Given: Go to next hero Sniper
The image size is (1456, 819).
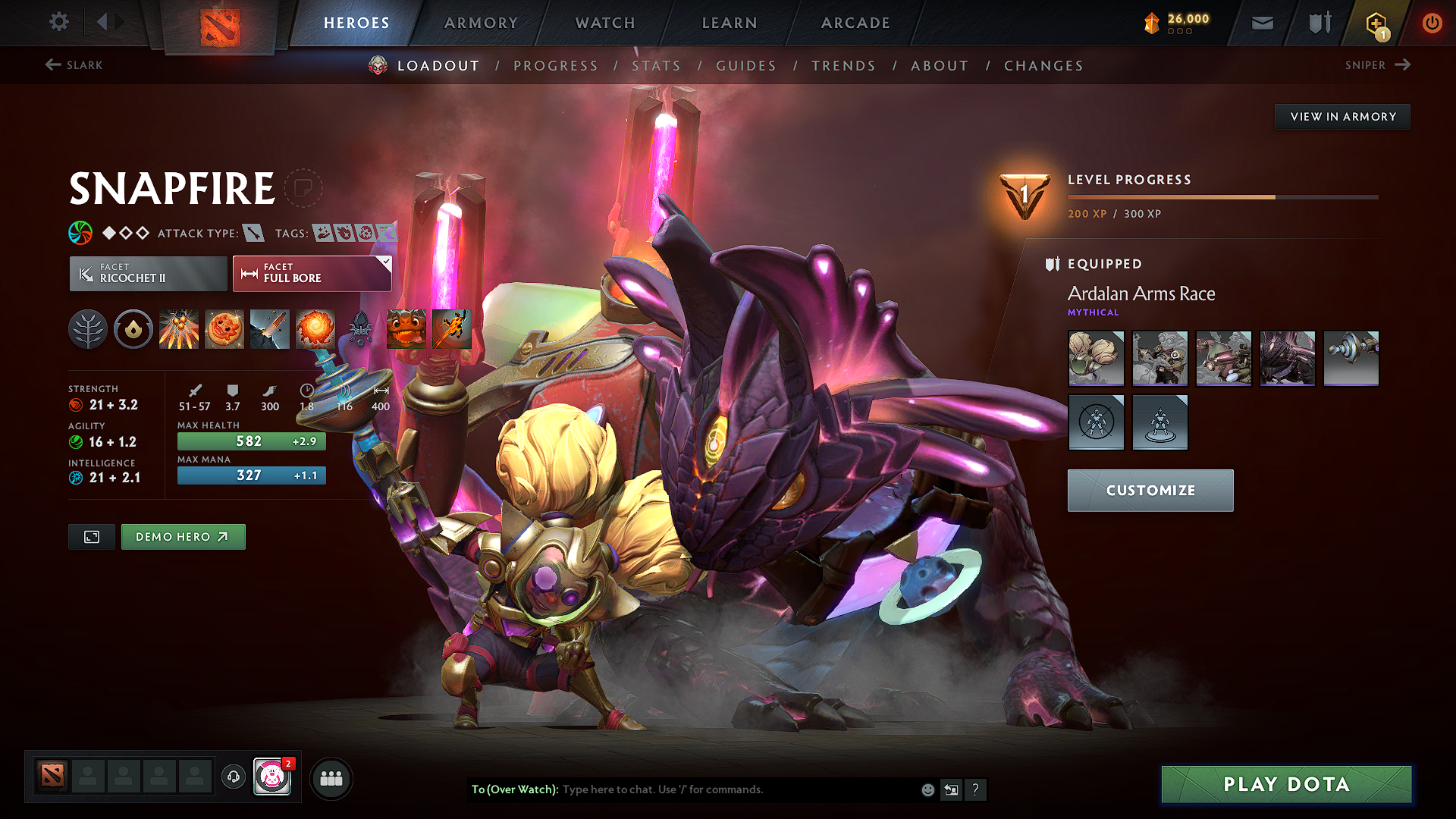Looking at the screenshot, I should (1377, 65).
